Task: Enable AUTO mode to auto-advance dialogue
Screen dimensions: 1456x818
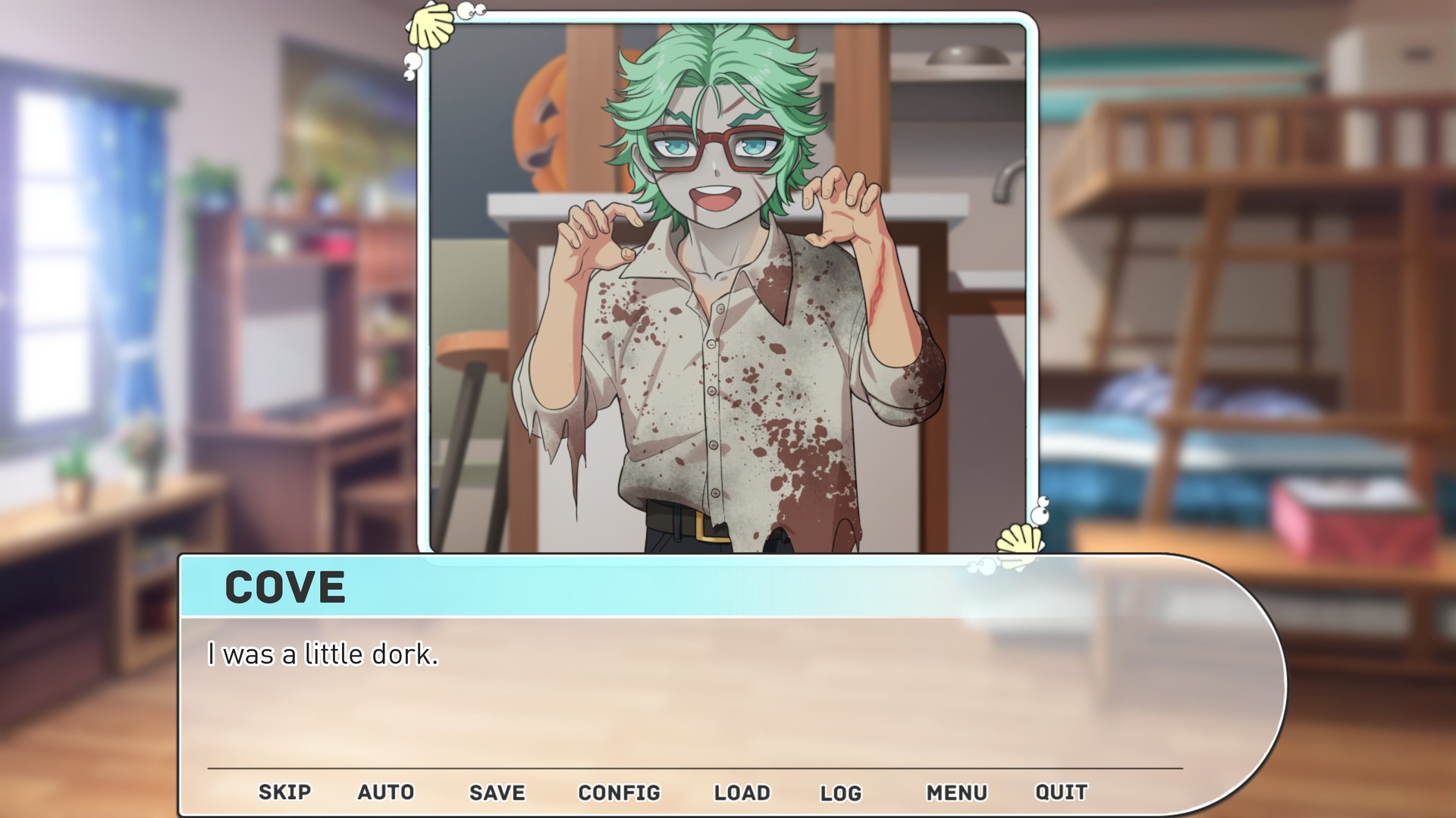Action: (x=386, y=791)
